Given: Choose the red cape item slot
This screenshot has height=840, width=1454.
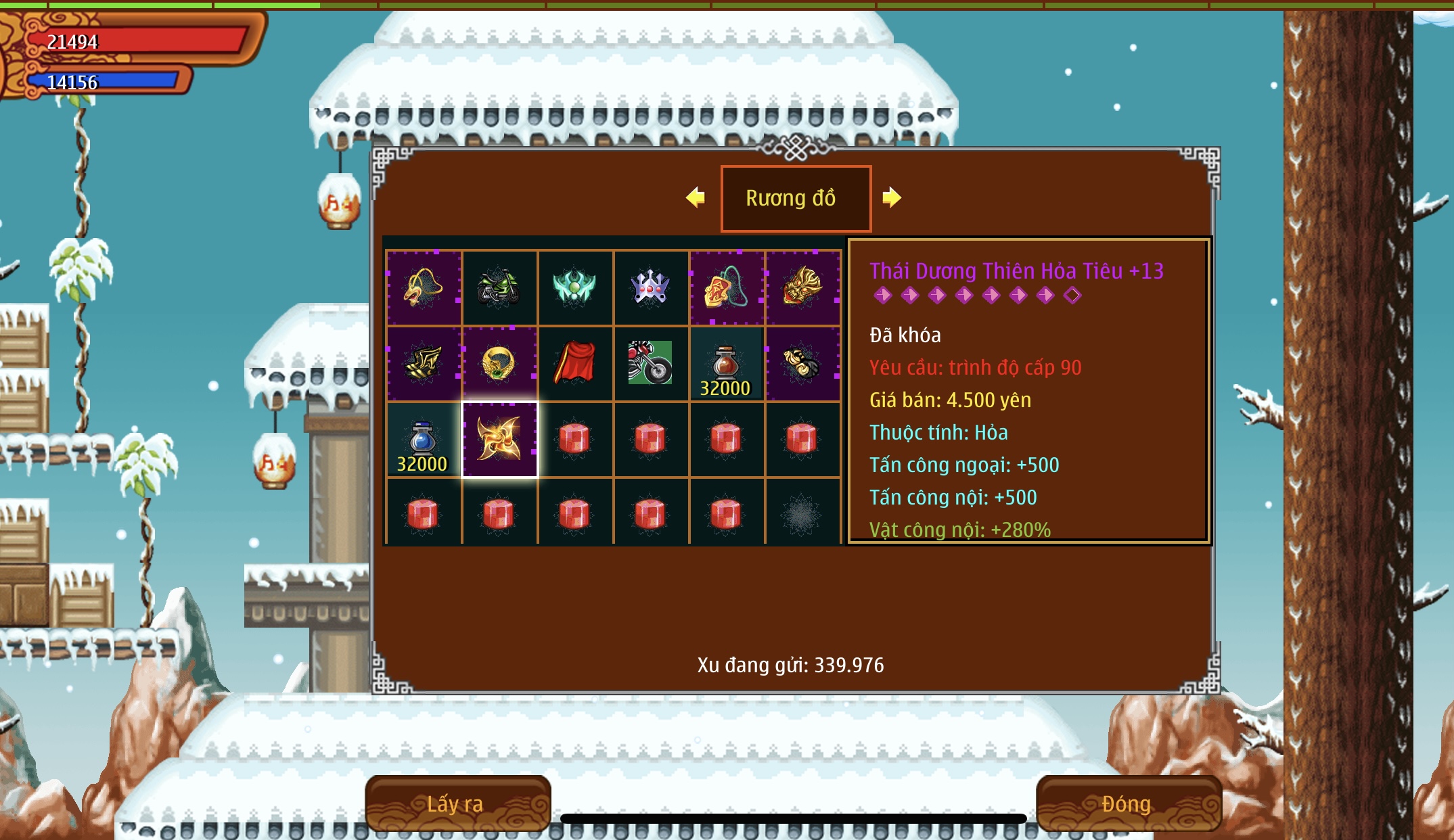Looking at the screenshot, I should (575, 364).
